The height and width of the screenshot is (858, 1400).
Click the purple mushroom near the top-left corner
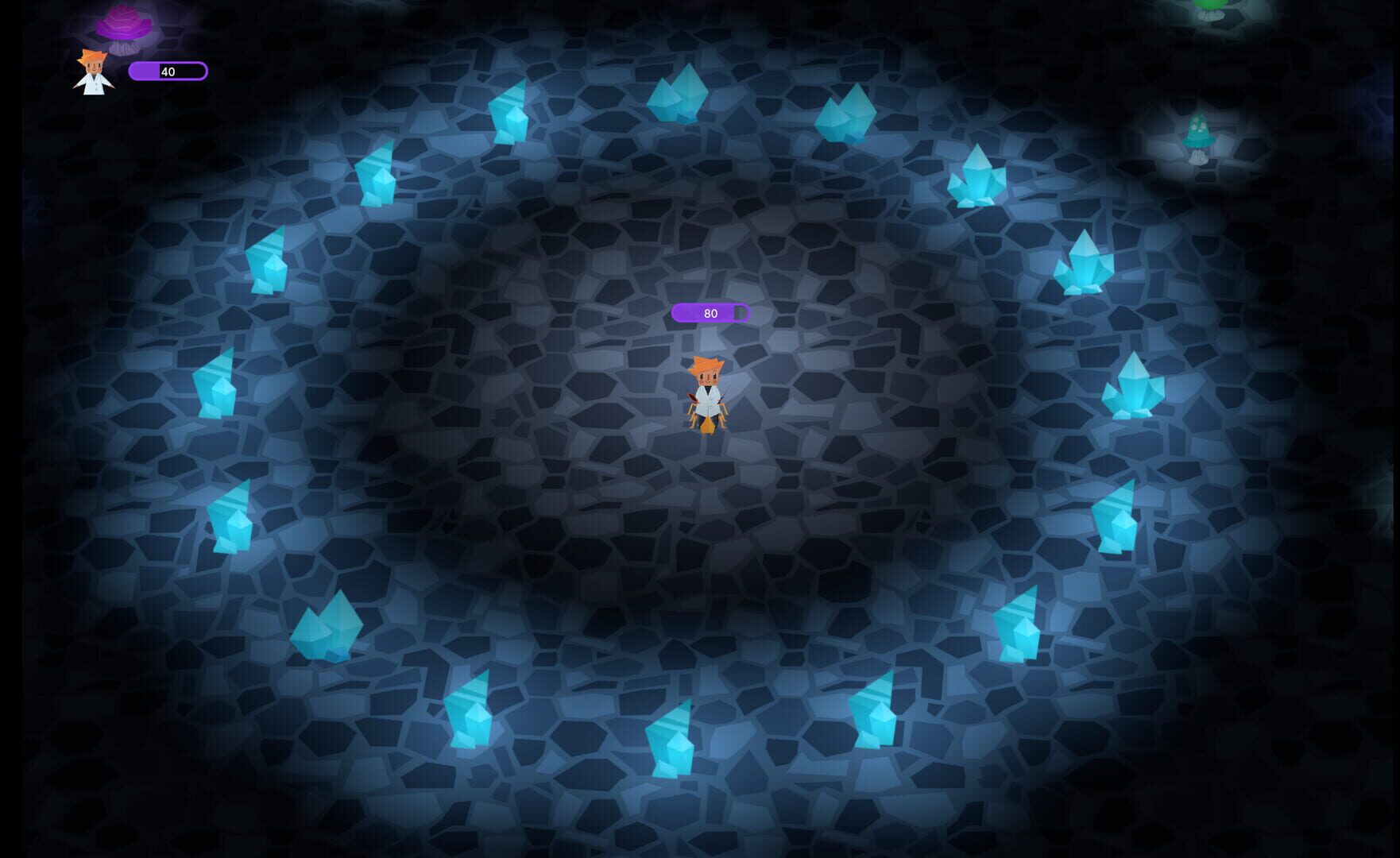click(123, 25)
